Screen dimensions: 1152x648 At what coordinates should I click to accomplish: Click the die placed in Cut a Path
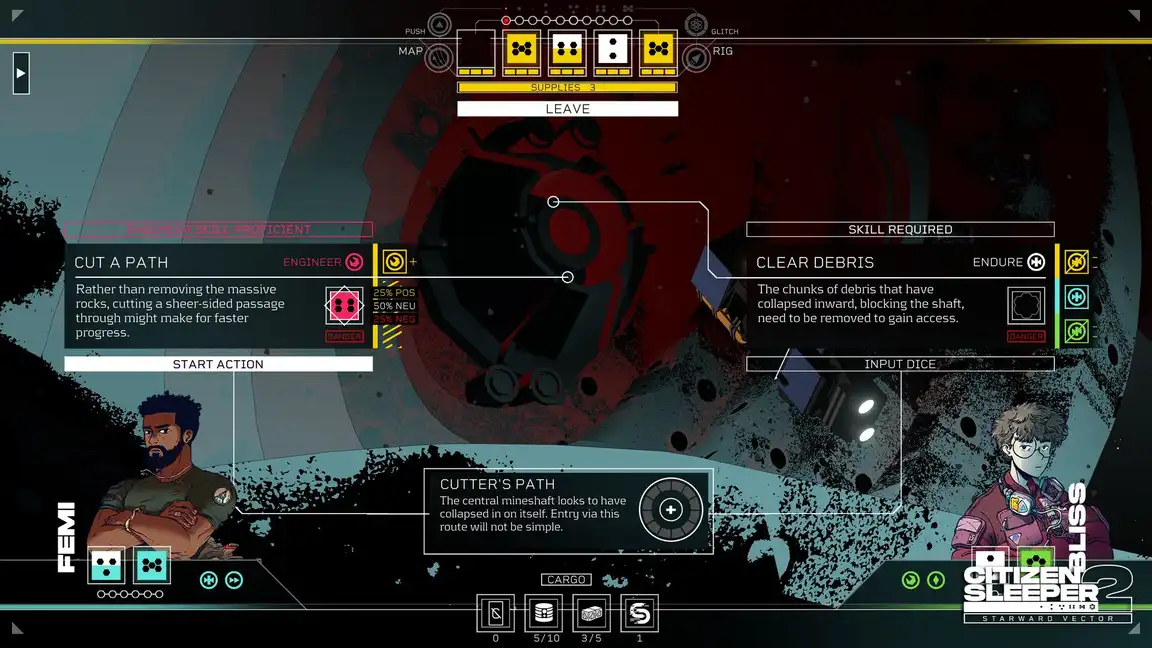coord(344,305)
